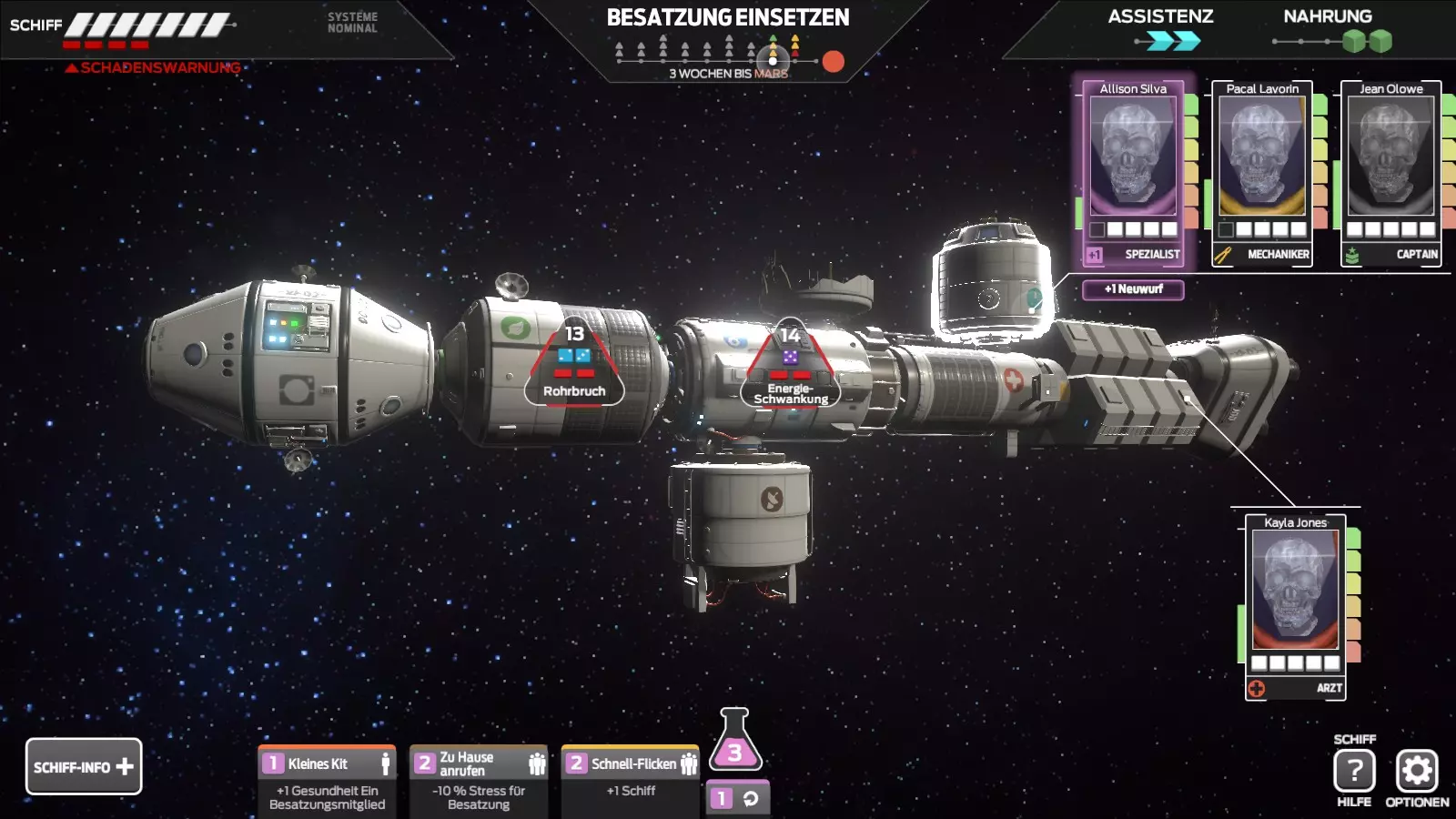Image resolution: width=1456 pixels, height=819 pixels.
Task: Select crew member Allison Silva
Action: [1133, 173]
